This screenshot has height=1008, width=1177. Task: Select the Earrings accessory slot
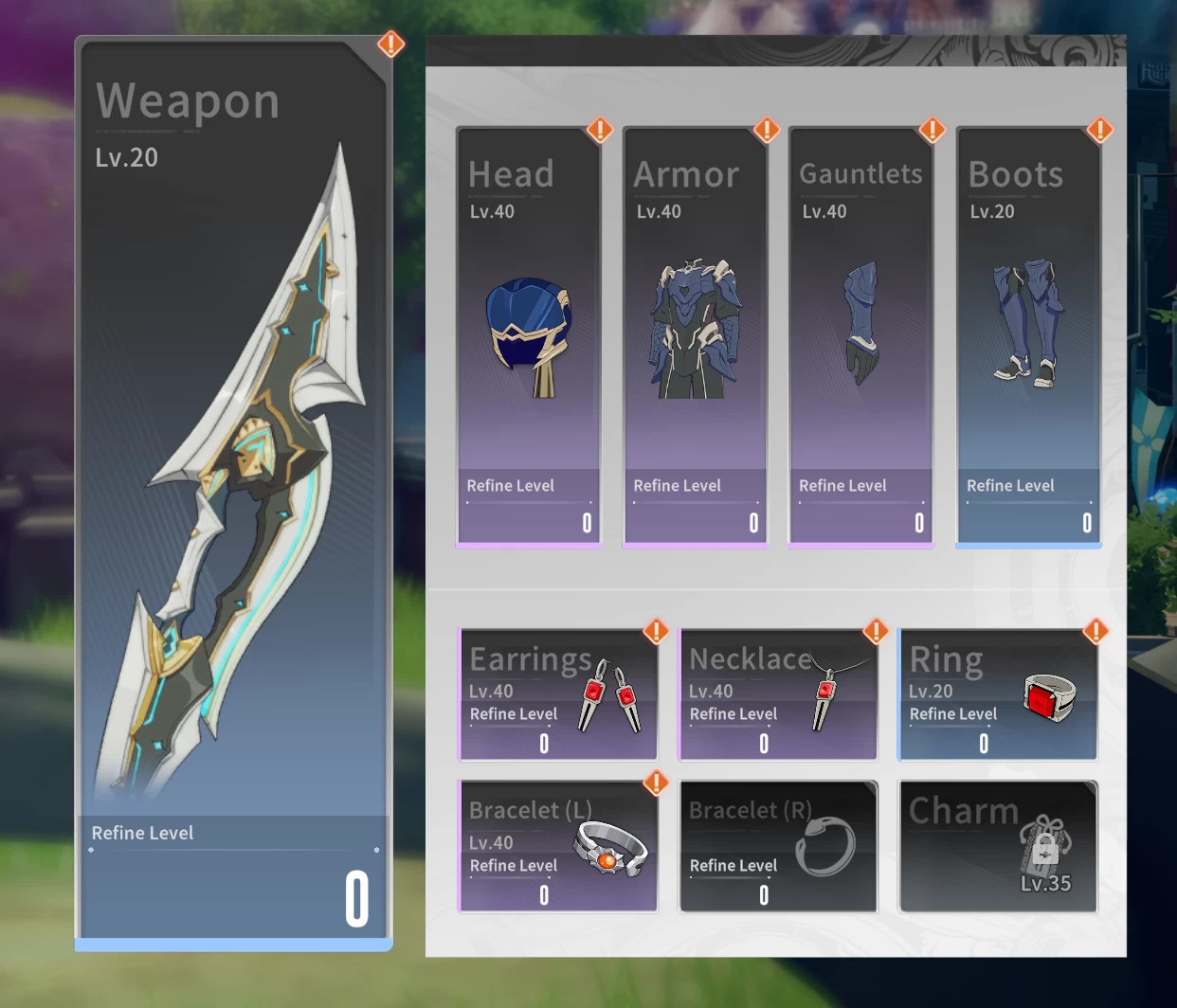(558, 695)
